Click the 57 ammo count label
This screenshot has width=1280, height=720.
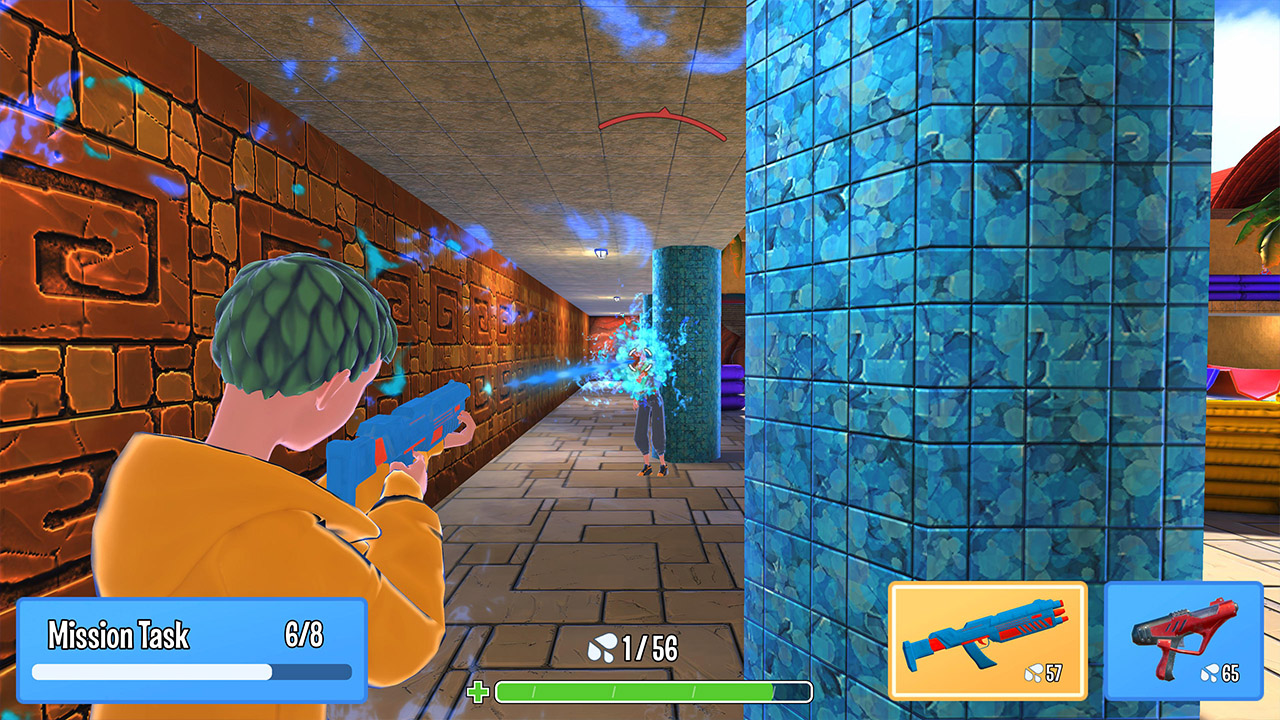(1053, 674)
